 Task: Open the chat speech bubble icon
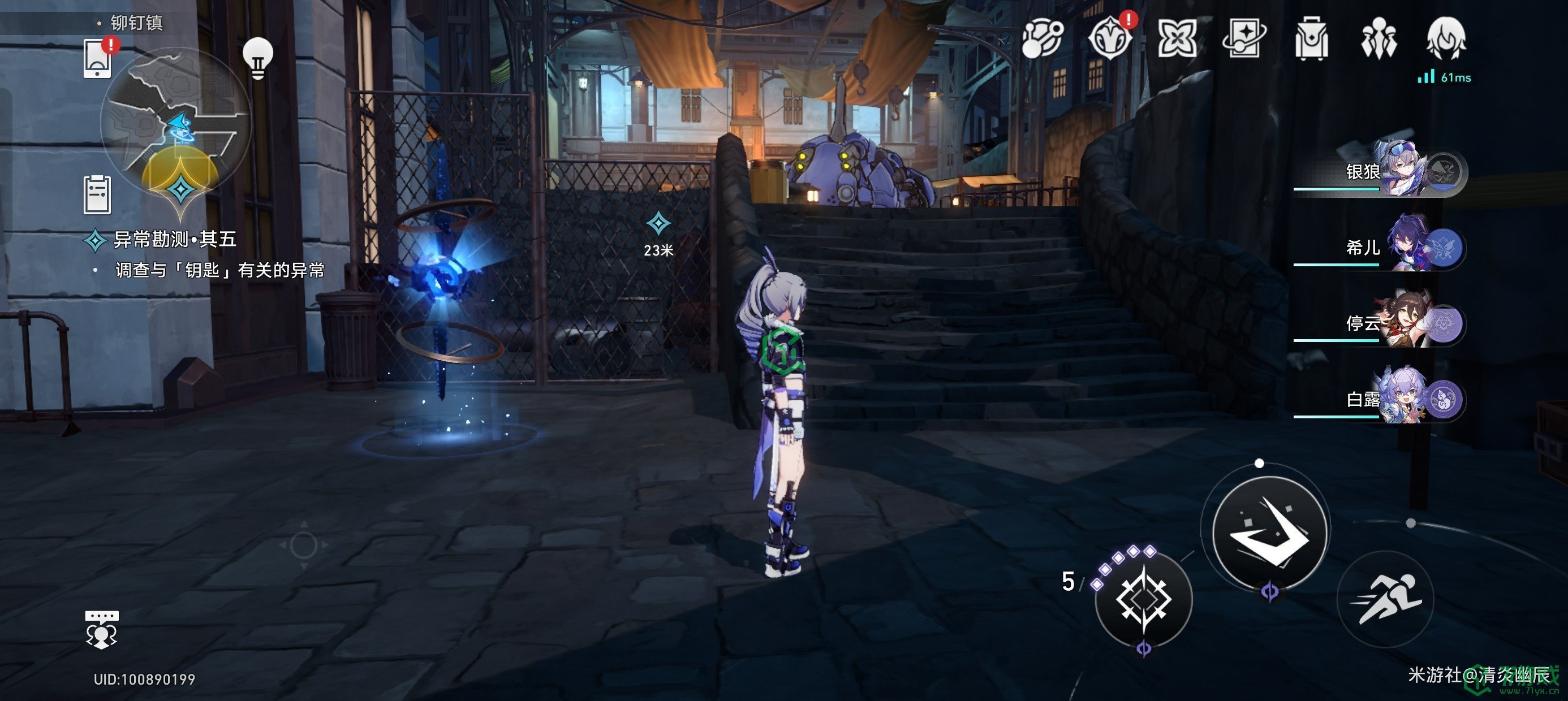[102, 629]
